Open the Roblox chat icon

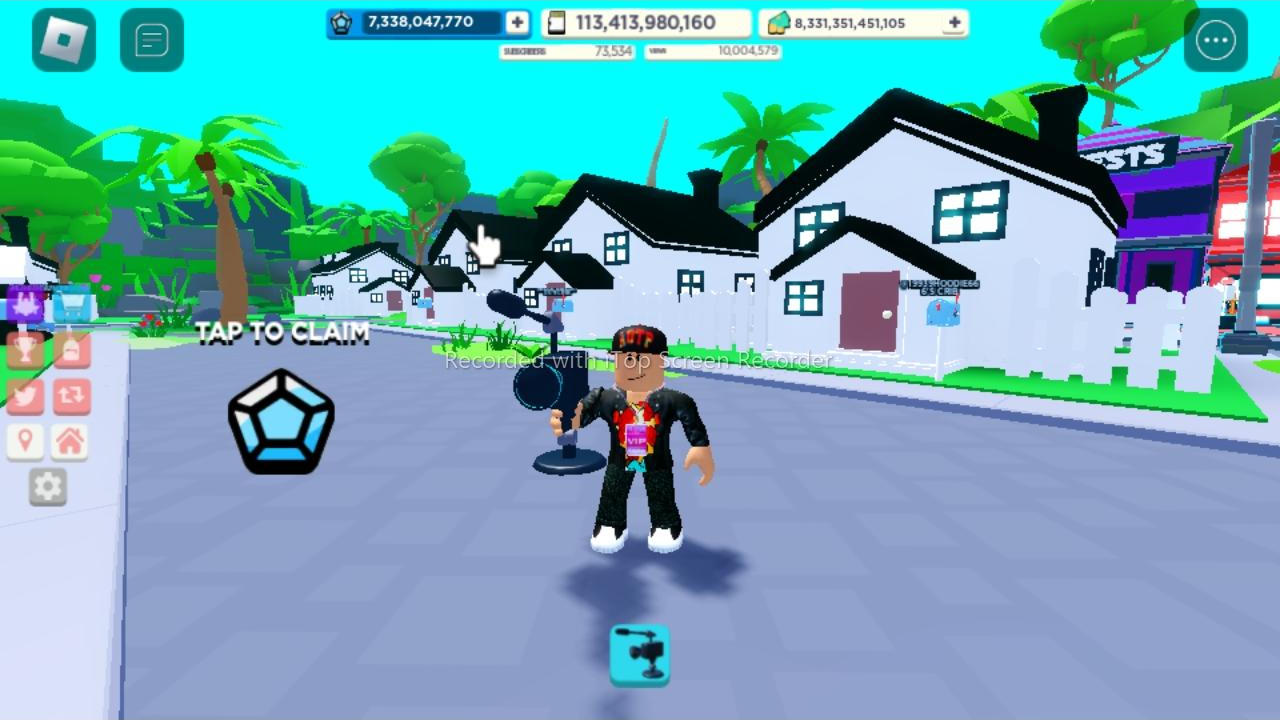(x=152, y=39)
